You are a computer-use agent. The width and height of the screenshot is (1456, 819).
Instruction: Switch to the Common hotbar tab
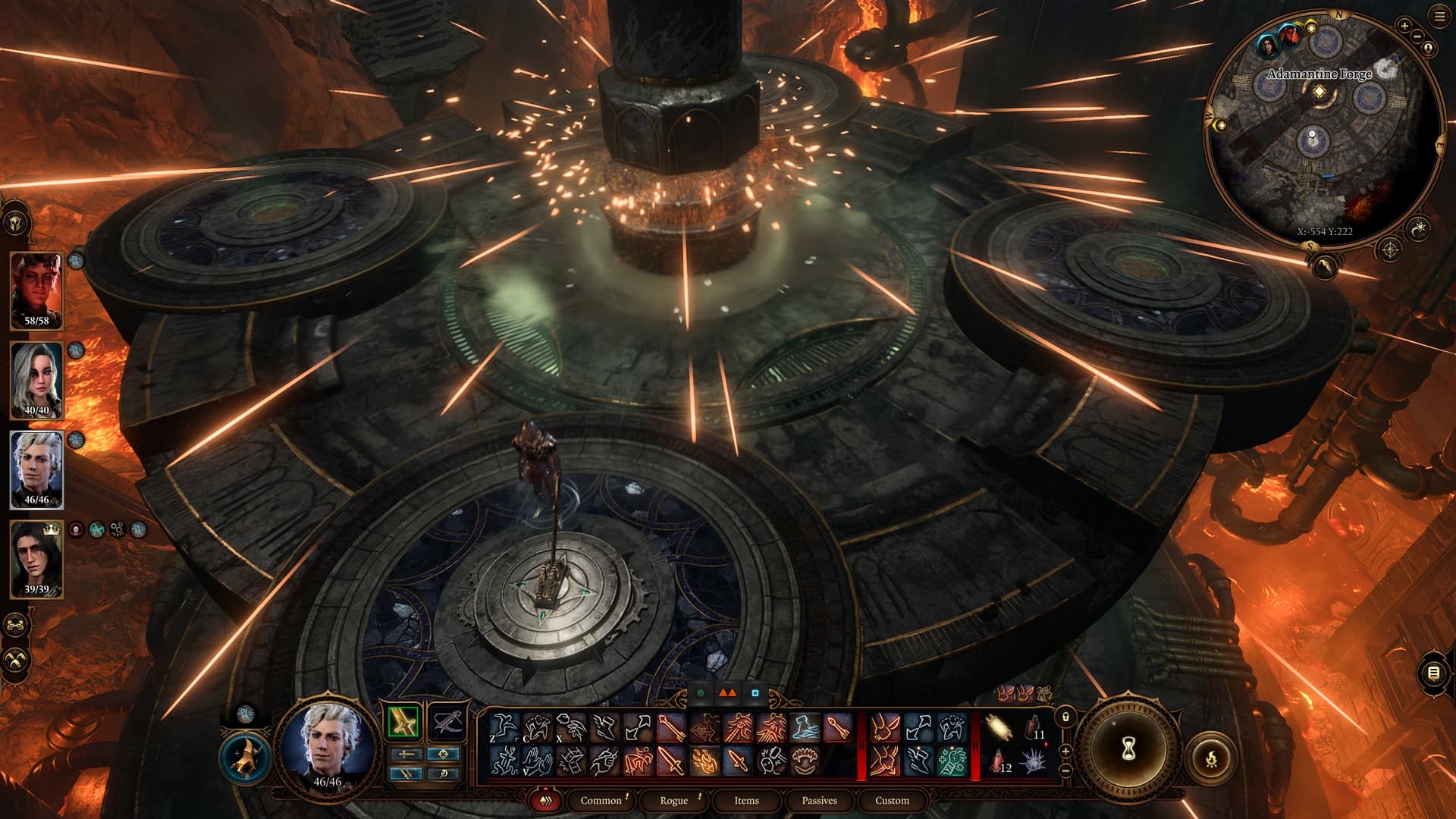(x=601, y=800)
